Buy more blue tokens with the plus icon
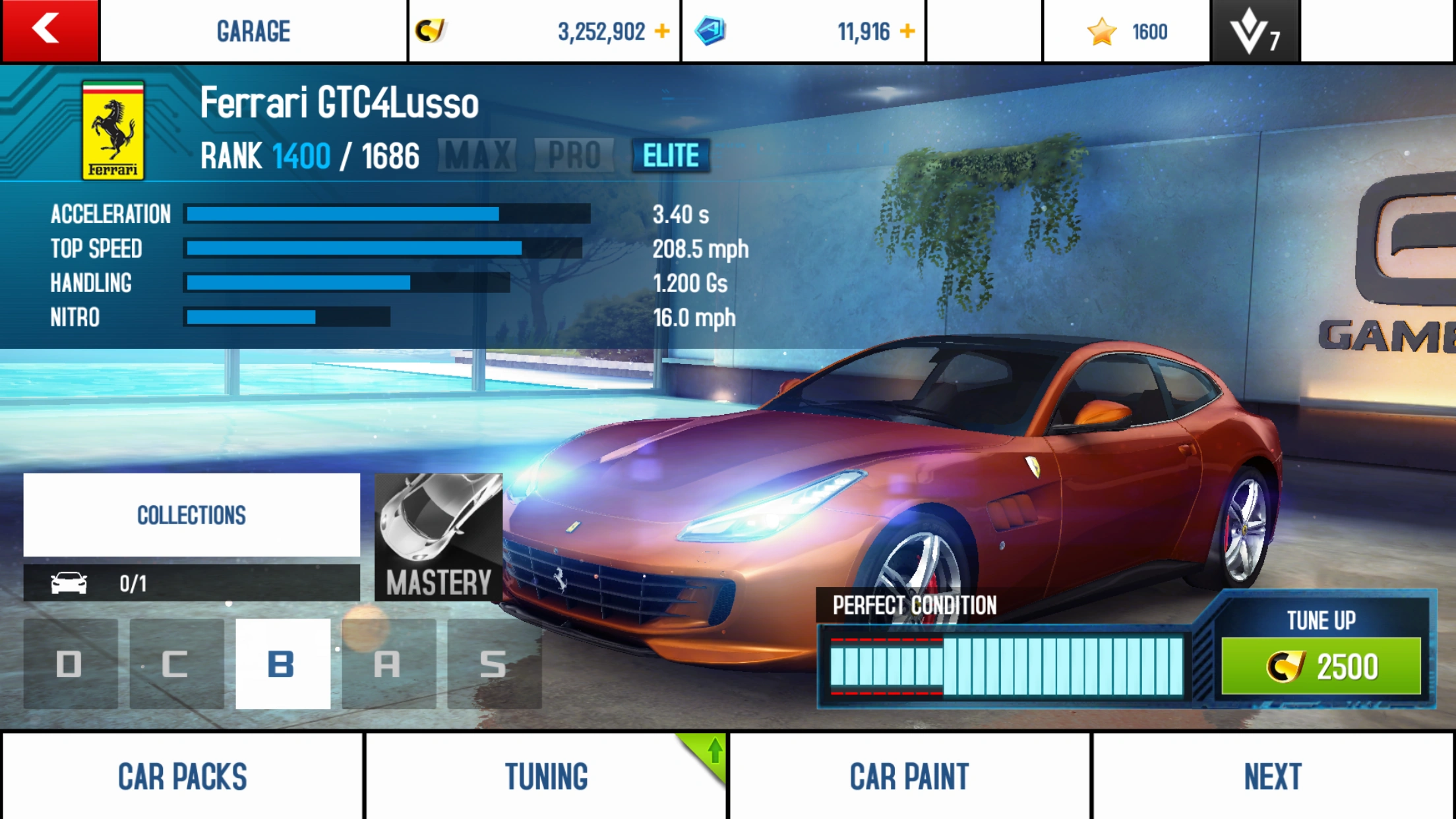This screenshot has height=819, width=1456. pyautogui.click(x=907, y=31)
